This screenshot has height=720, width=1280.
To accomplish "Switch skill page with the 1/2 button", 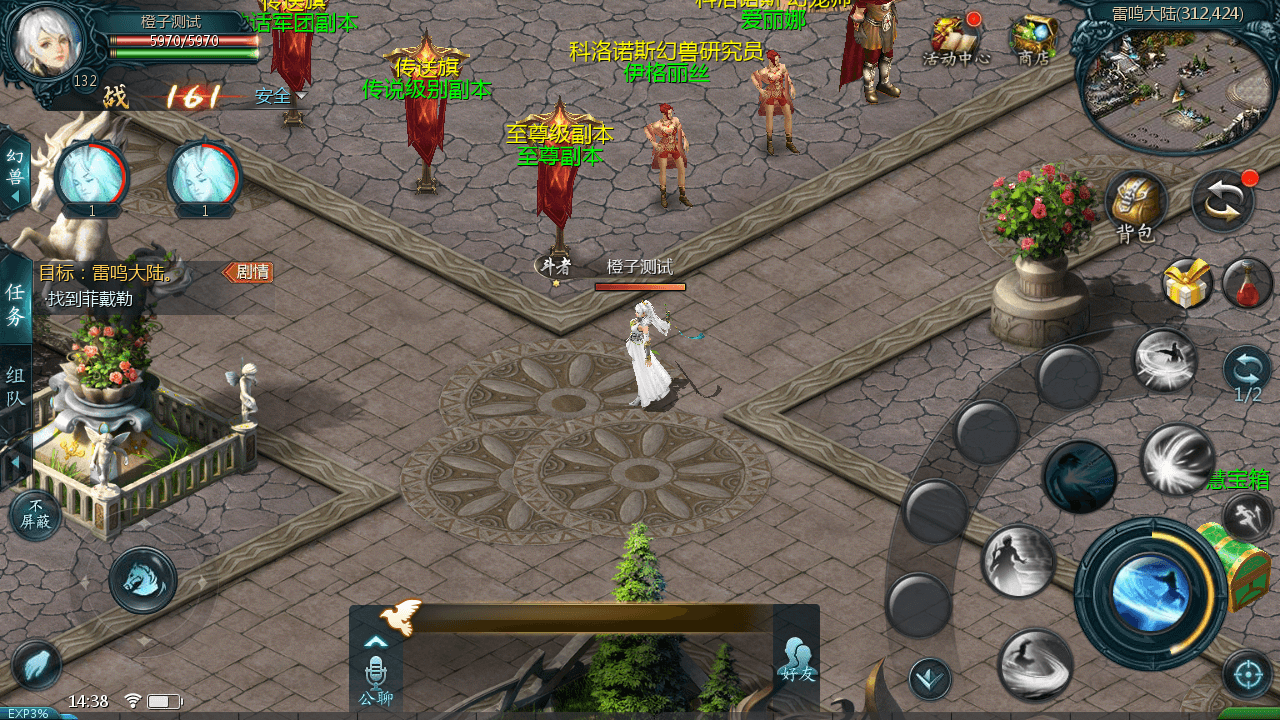I will point(1247,372).
